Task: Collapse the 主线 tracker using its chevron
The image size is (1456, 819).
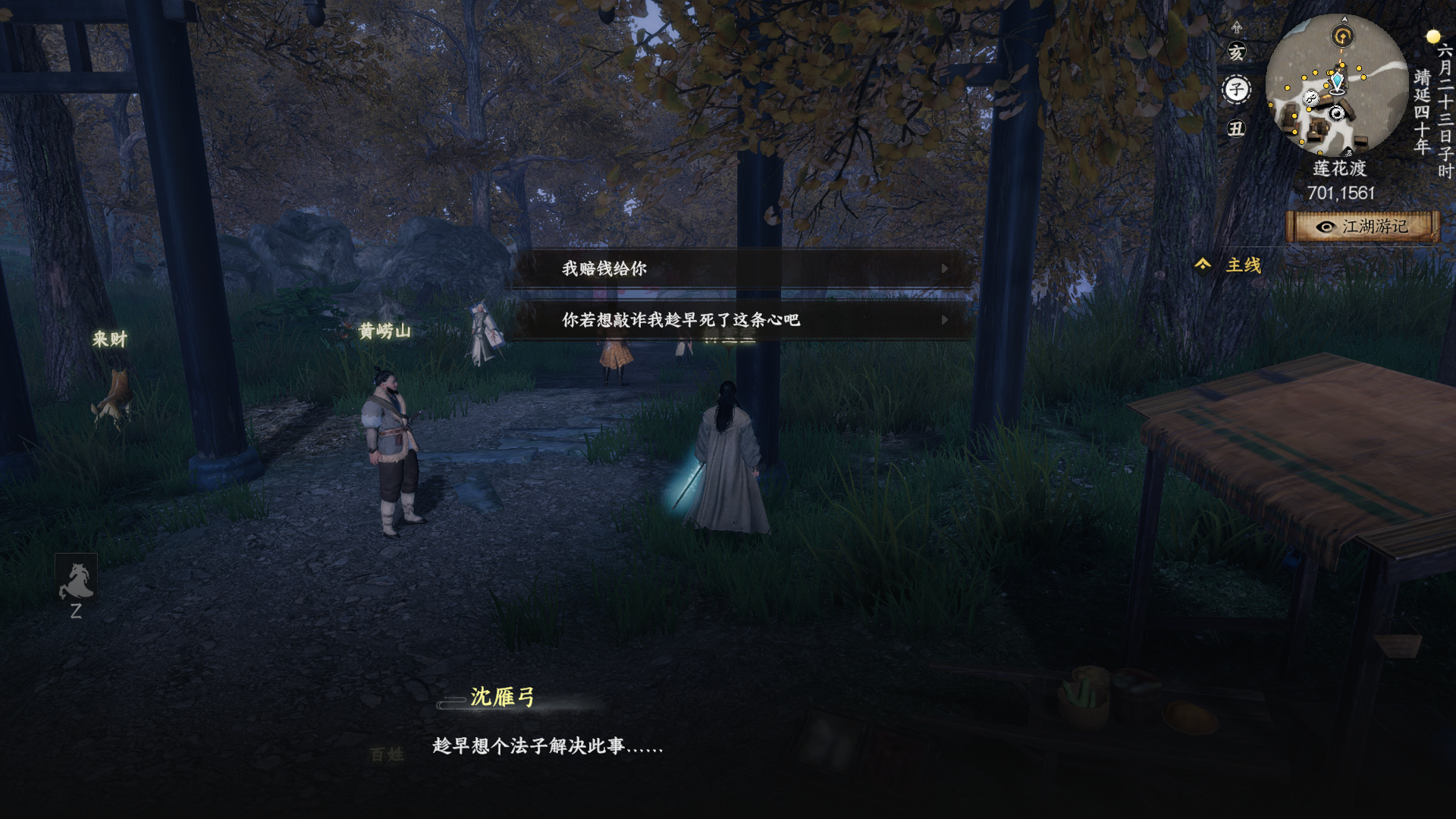Action: 1202,264
